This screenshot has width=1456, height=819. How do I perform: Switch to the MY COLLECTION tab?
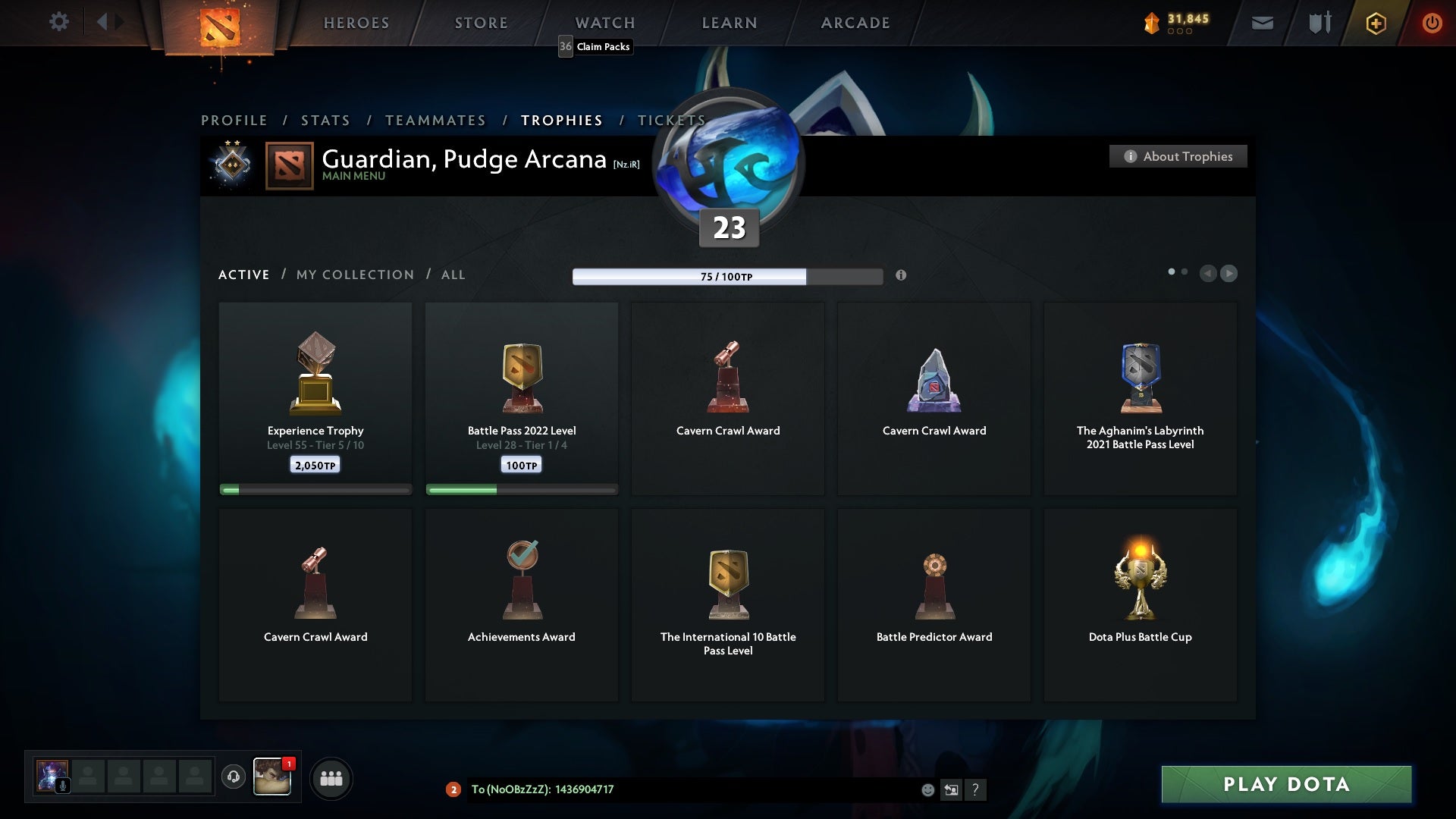click(x=354, y=275)
